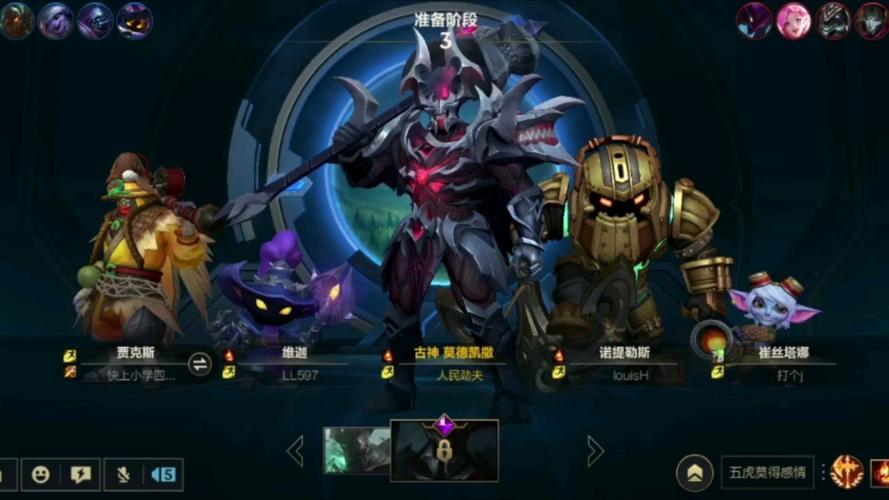This screenshot has width=889, height=500.
Task: Toggle the speaker volume button
Action: 164,475
